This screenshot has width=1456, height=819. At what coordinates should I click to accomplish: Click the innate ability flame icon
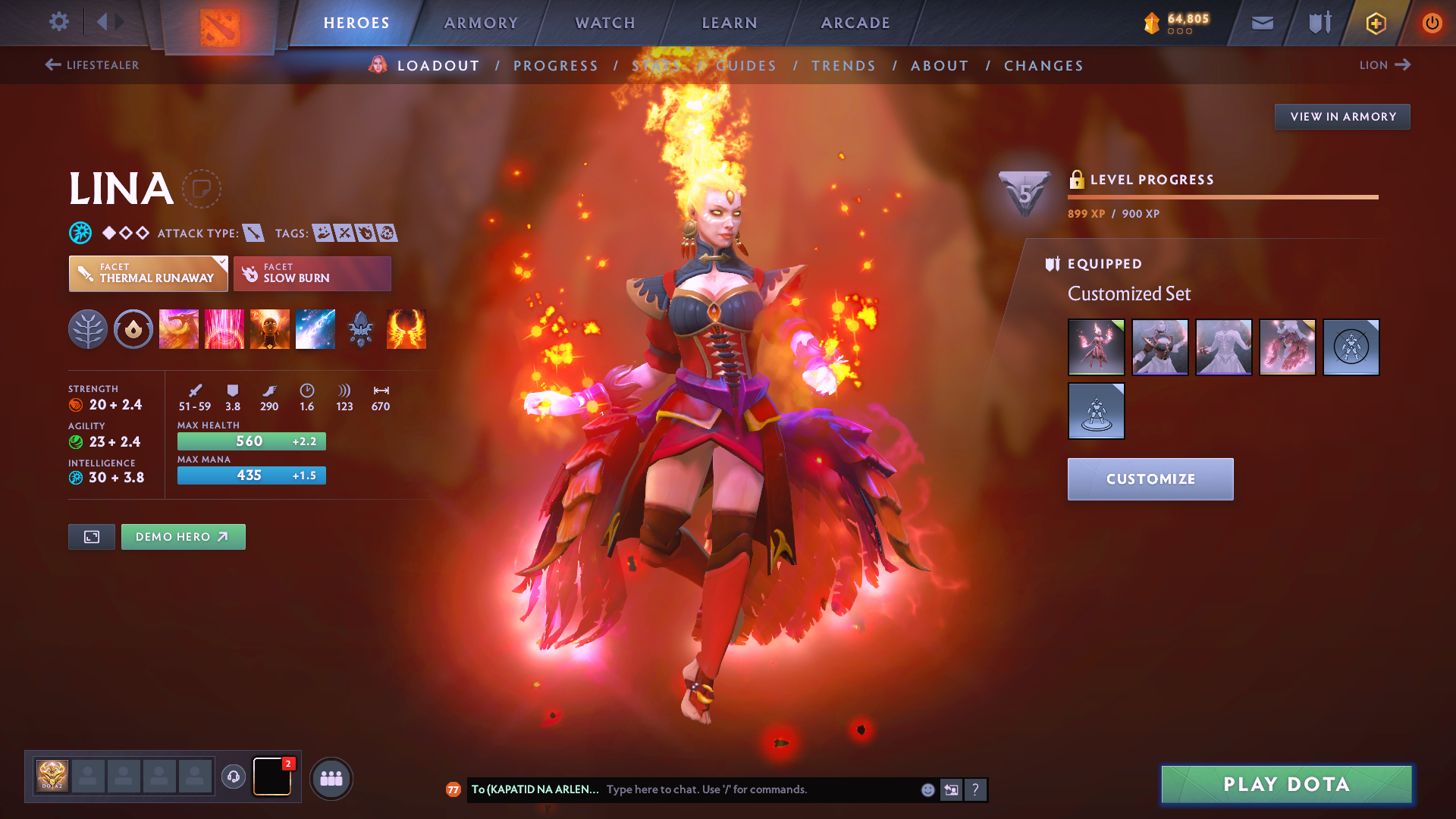(x=133, y=329)
